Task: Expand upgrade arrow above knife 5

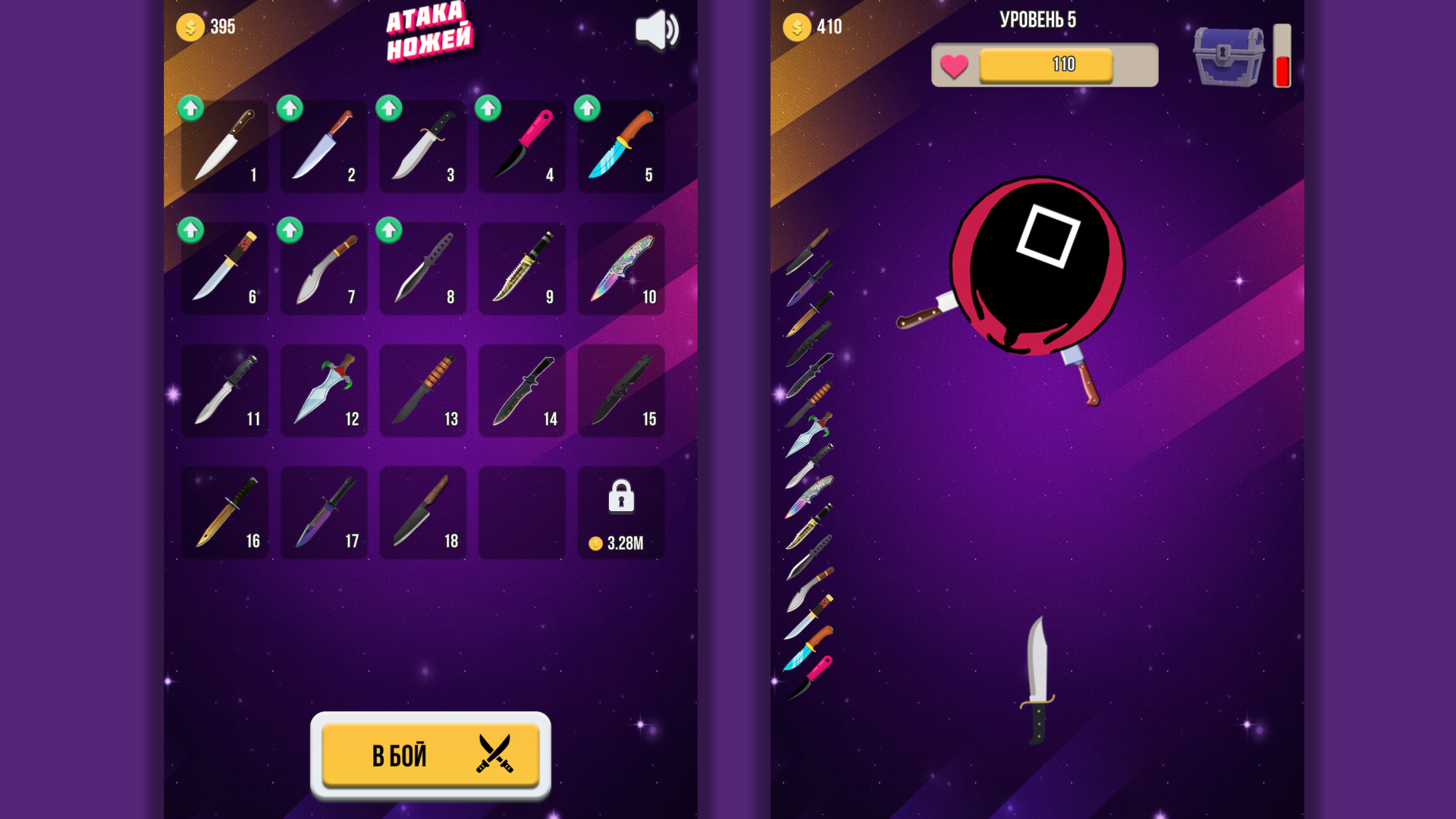Action: point(587,109)
